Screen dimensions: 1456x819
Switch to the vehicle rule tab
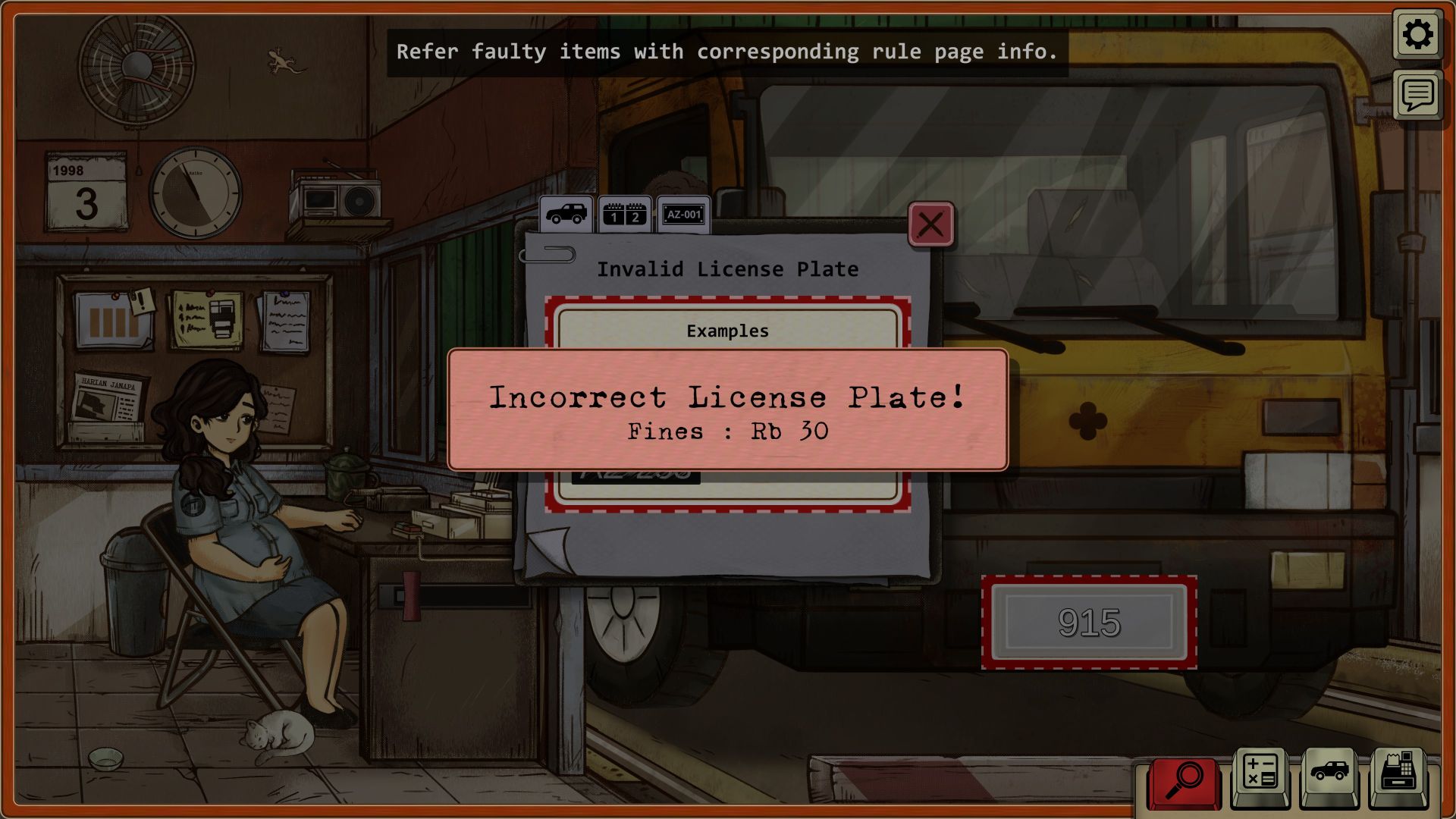[x=566, y=215]
